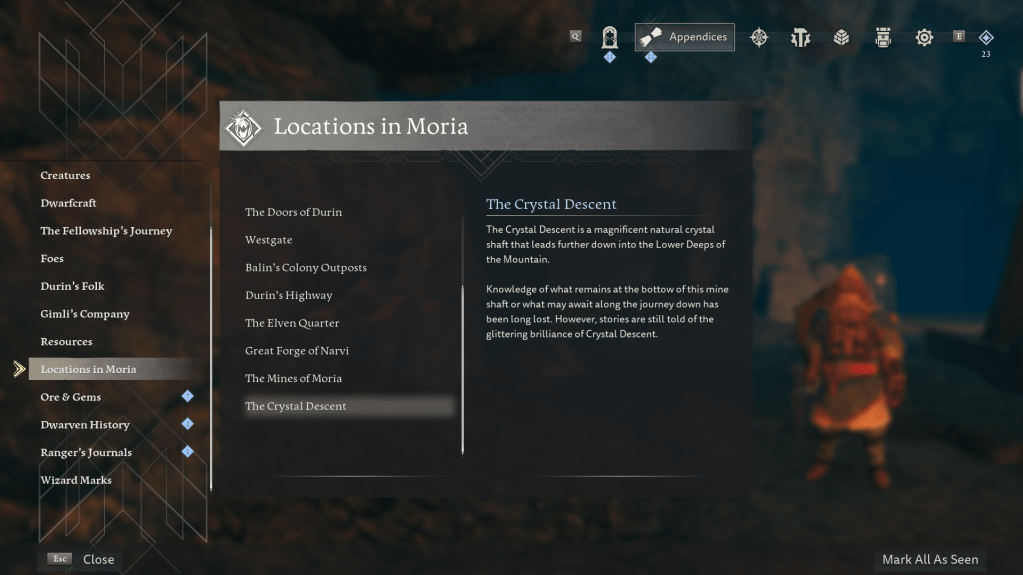Image resolution: width=1023 pixels, height=575 pixels.
Task: Select The Mines of Moria entry
Action: (x=293, y=379)
